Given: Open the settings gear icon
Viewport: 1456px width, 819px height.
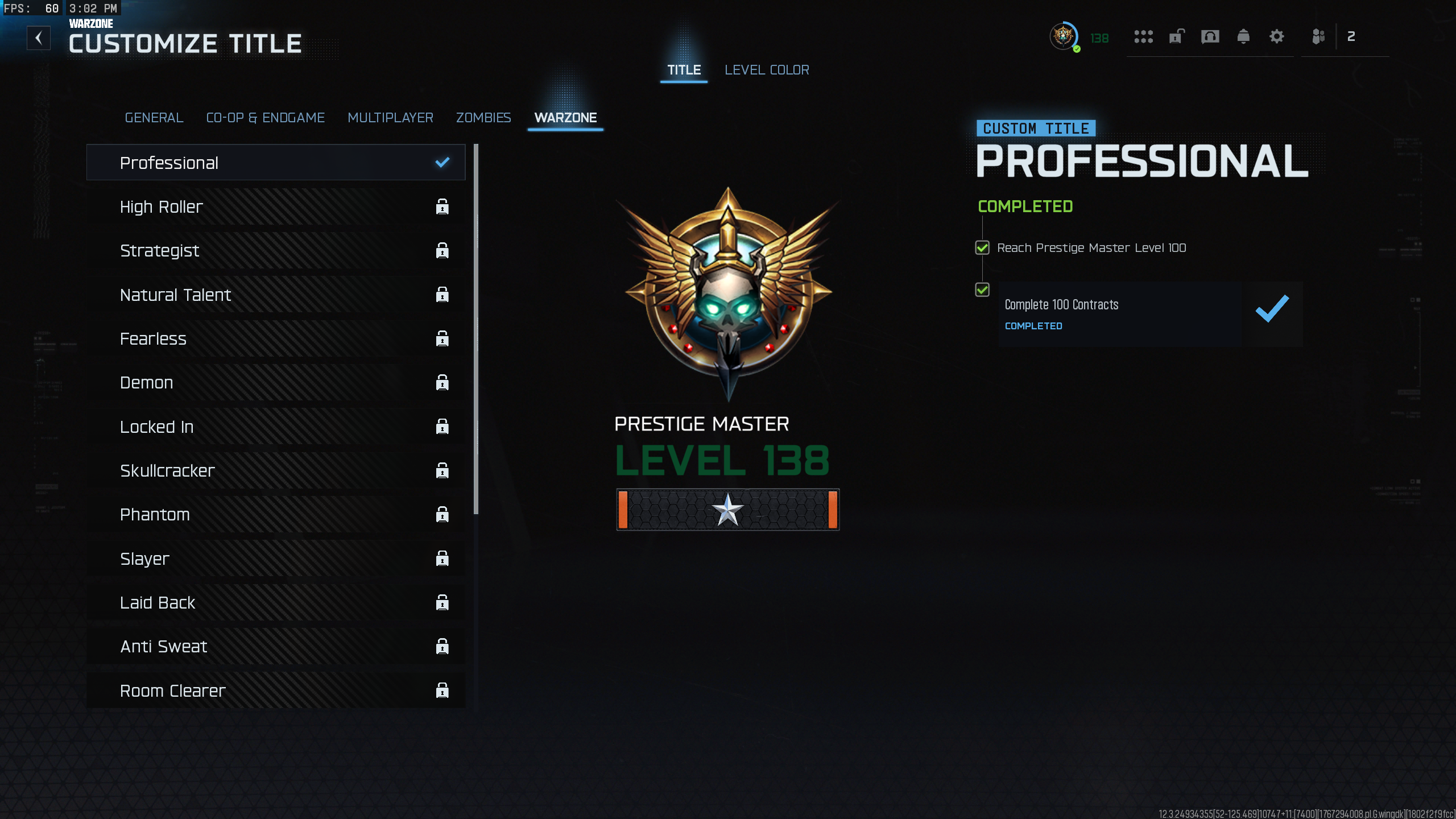Looking at the screenshot, I should click(1277, 36).
